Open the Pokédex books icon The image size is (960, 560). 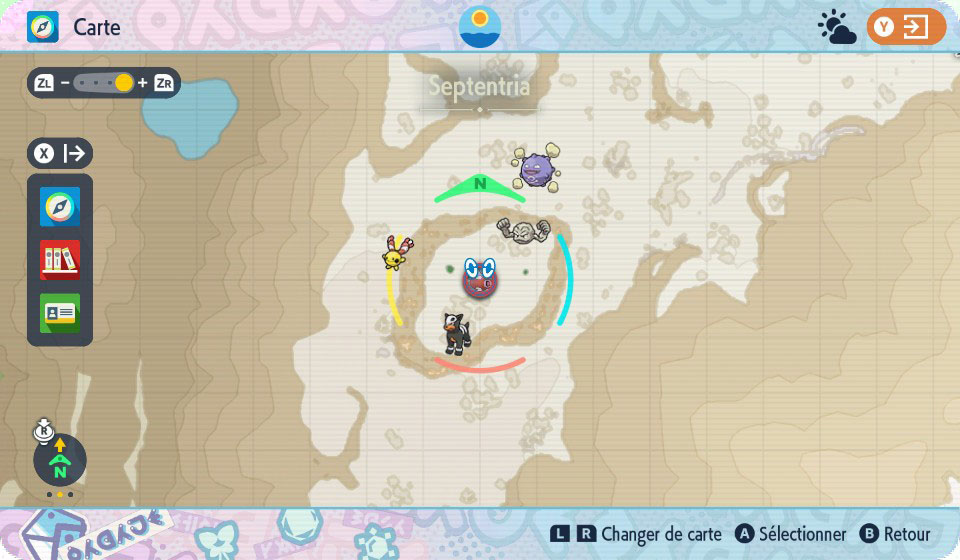[x=60, y=260]
